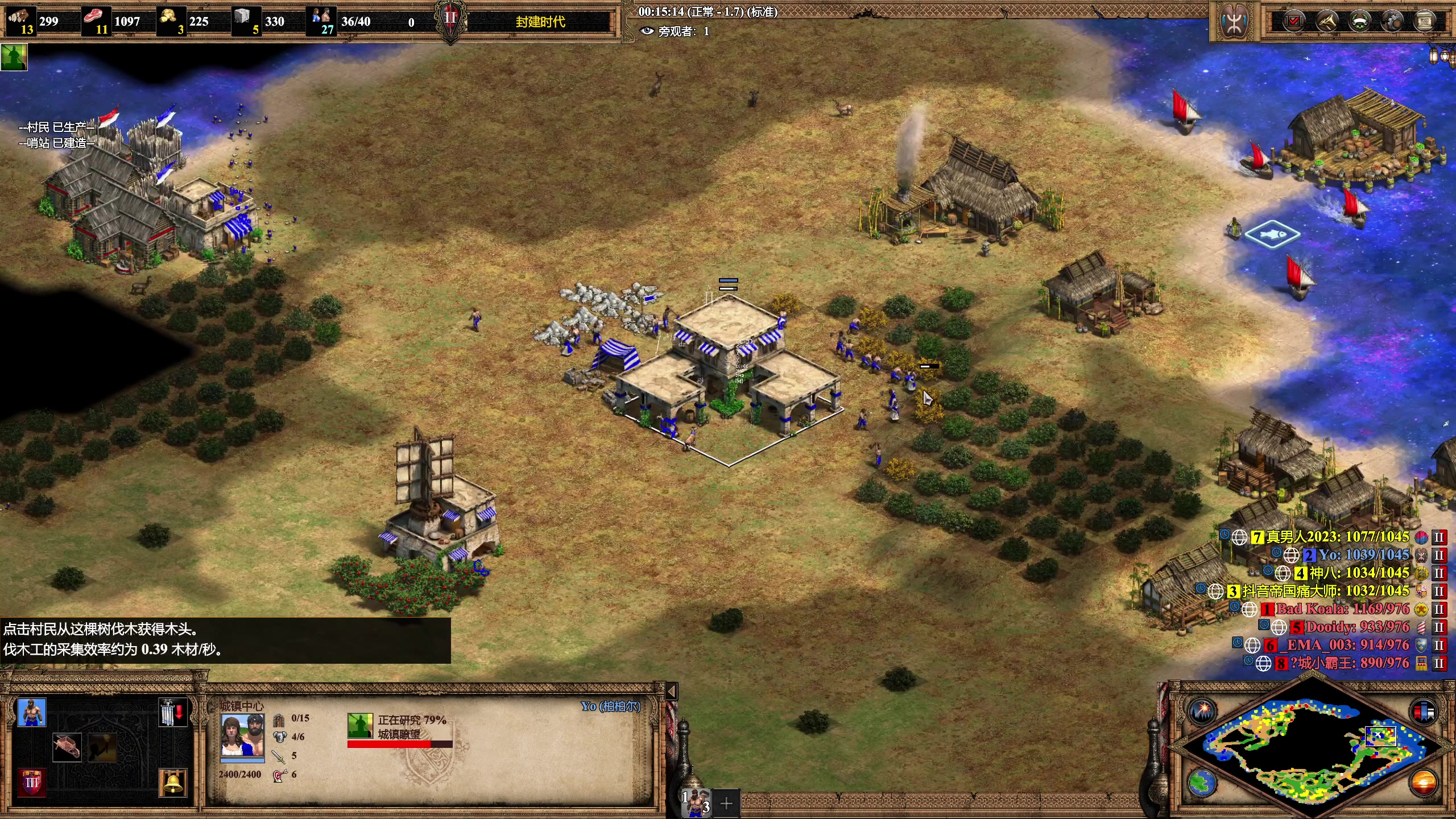This screenshot has height=819, width=1456.
Task: Add a new control group with plus
Action: 726,803
